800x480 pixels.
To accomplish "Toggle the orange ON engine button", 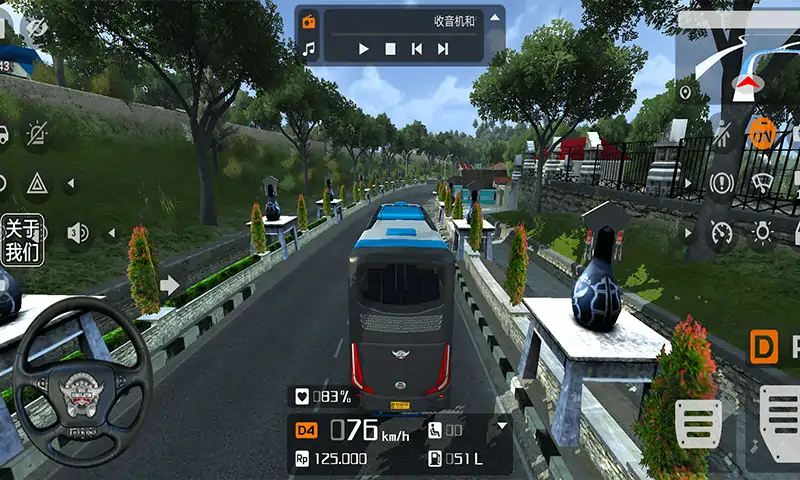I will pos(762,133).
